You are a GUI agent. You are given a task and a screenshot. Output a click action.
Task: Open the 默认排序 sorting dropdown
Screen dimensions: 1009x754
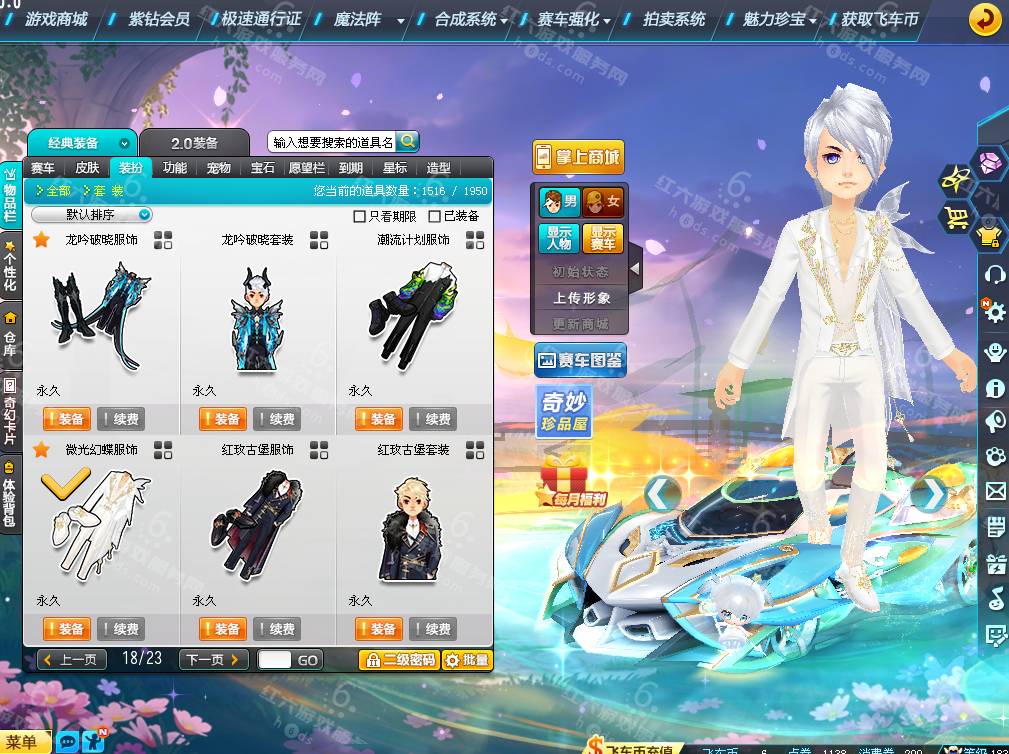click(91, 215)
